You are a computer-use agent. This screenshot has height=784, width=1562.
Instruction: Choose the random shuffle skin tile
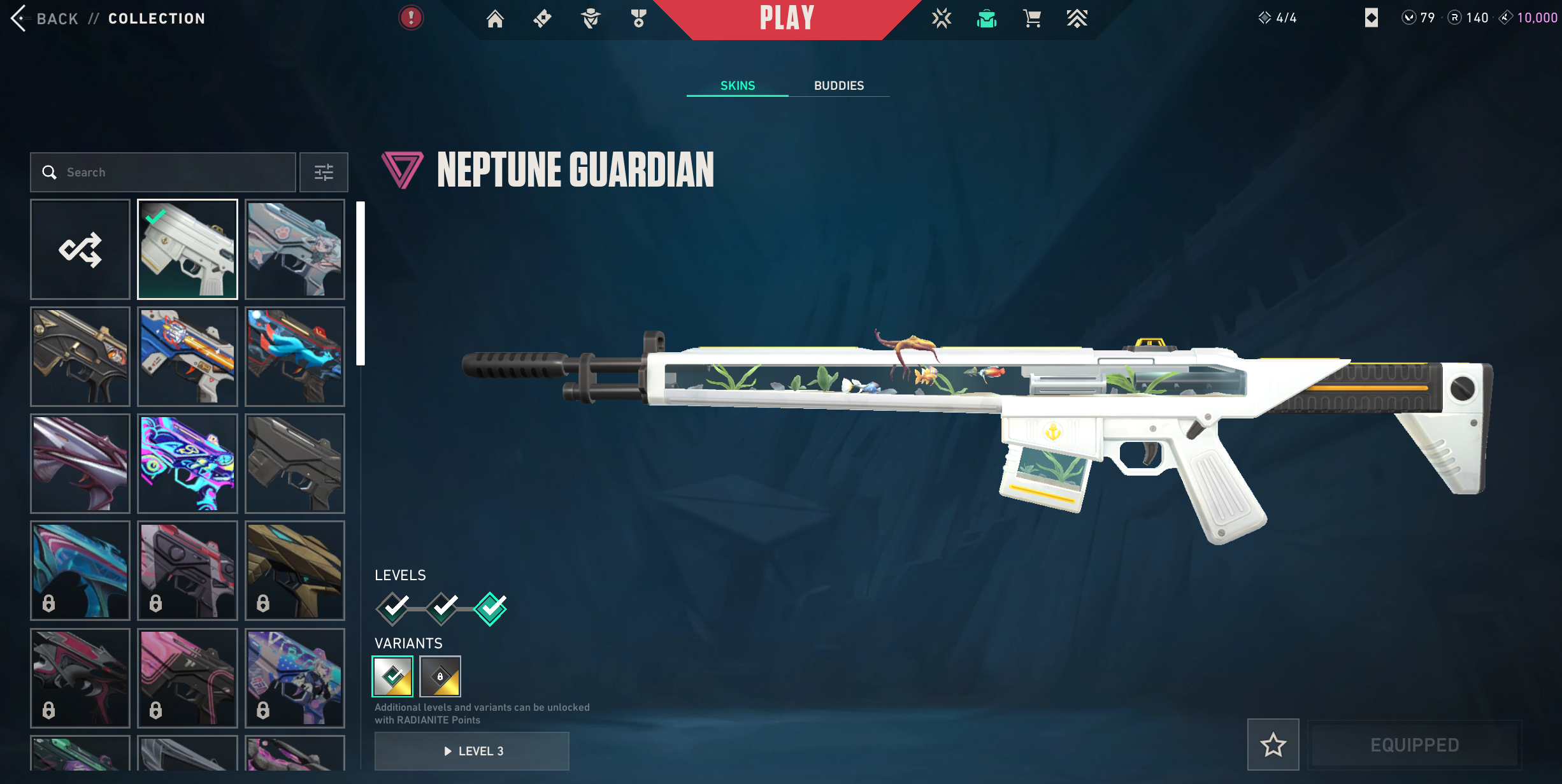[x=80, y=249]
